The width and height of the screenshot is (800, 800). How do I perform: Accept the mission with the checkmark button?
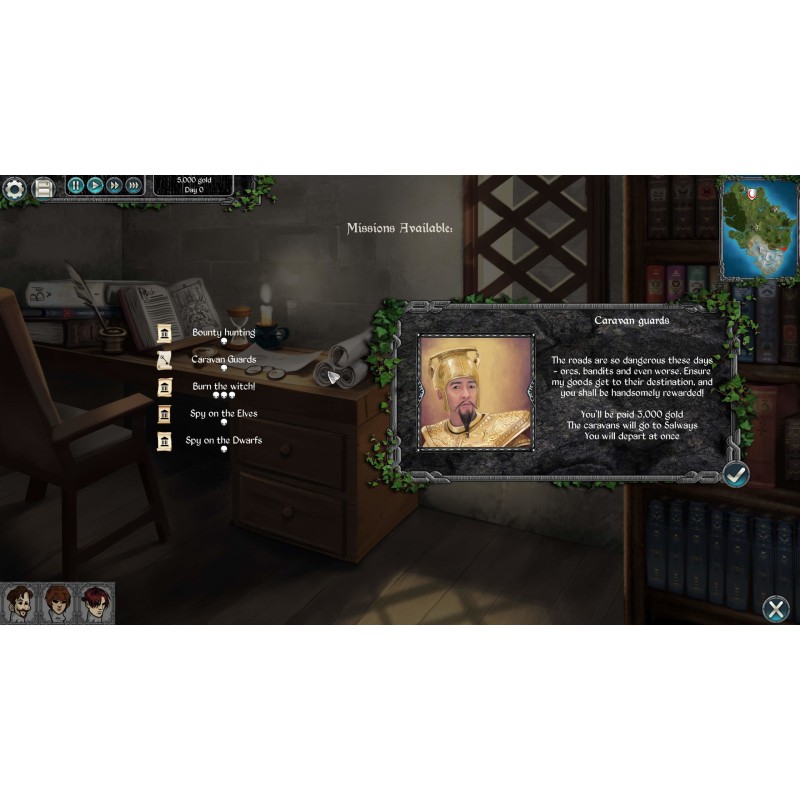(x=736, y=474)
